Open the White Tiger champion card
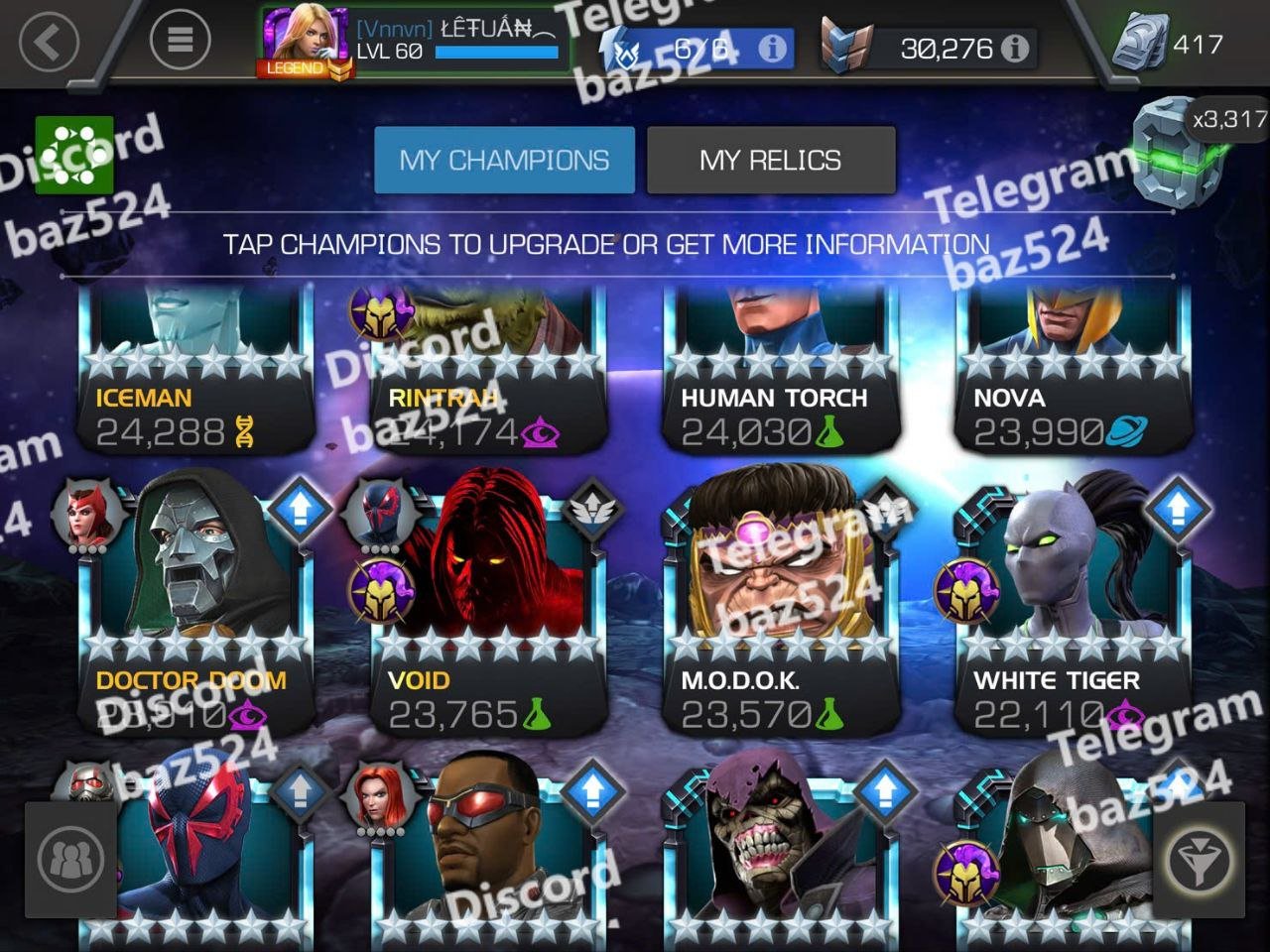The width and height of the screenshot is (1270, 952). click(x=1073, y=605)
